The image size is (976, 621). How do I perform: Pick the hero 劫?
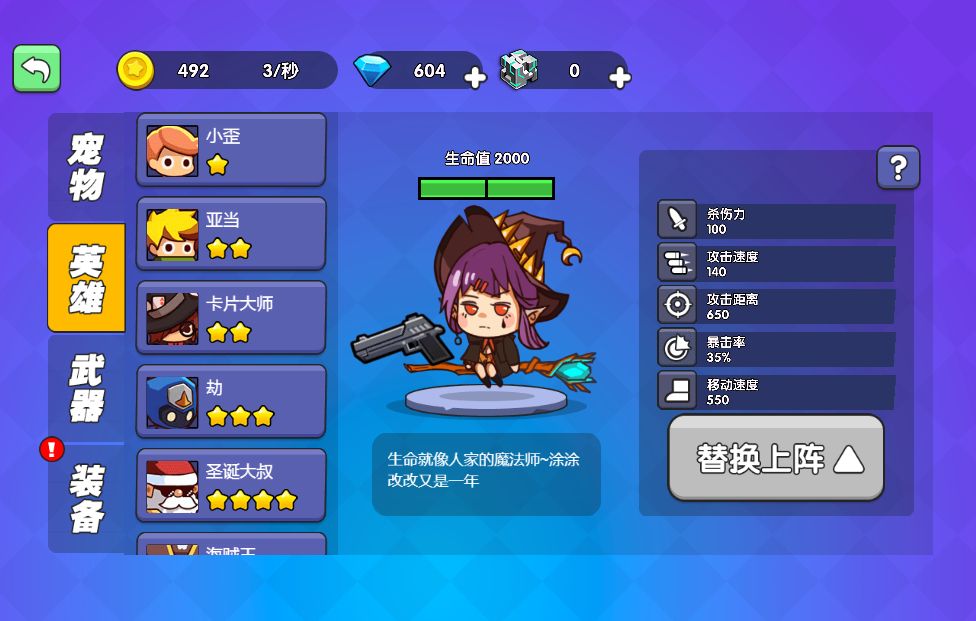[x=231, y=402]
